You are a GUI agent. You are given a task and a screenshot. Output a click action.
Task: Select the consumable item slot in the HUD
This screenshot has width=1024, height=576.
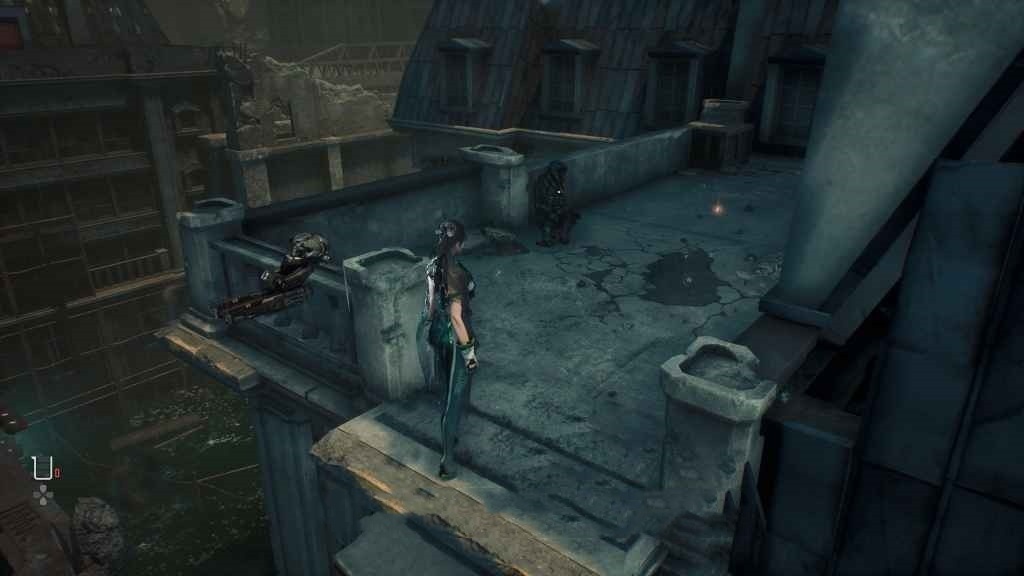click(42, 467)
